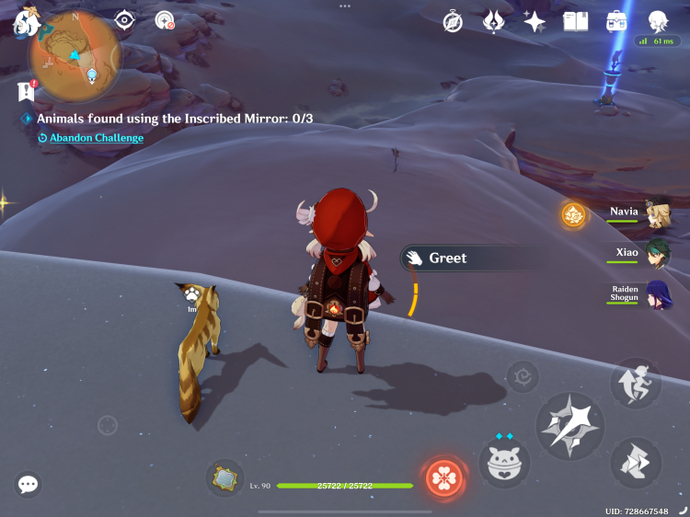690x517 pixels.
Task: Abandon the current challenge
Action: tap(96, 138)
